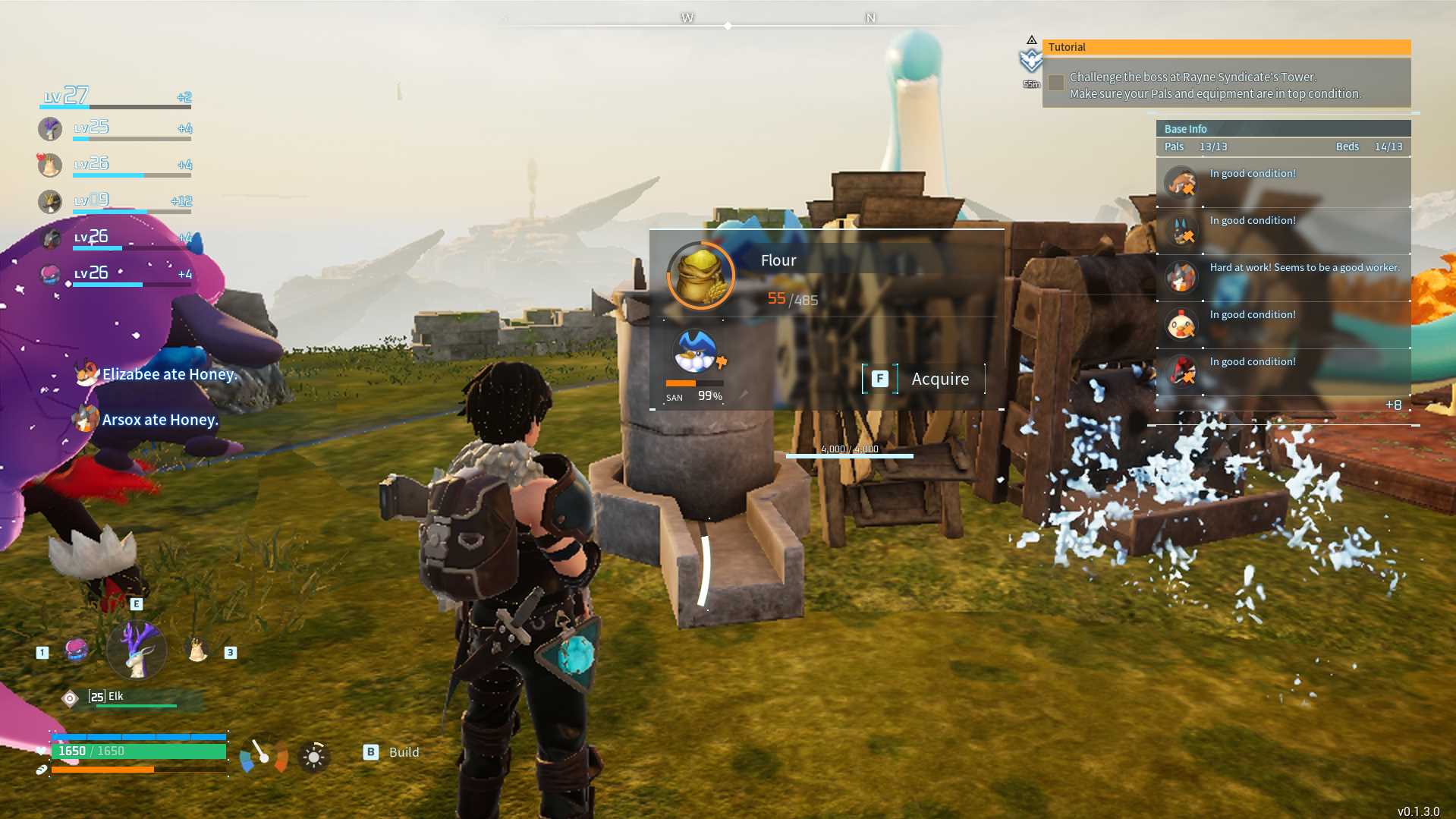Click the sun time-of-day icon

coord(313,757)
